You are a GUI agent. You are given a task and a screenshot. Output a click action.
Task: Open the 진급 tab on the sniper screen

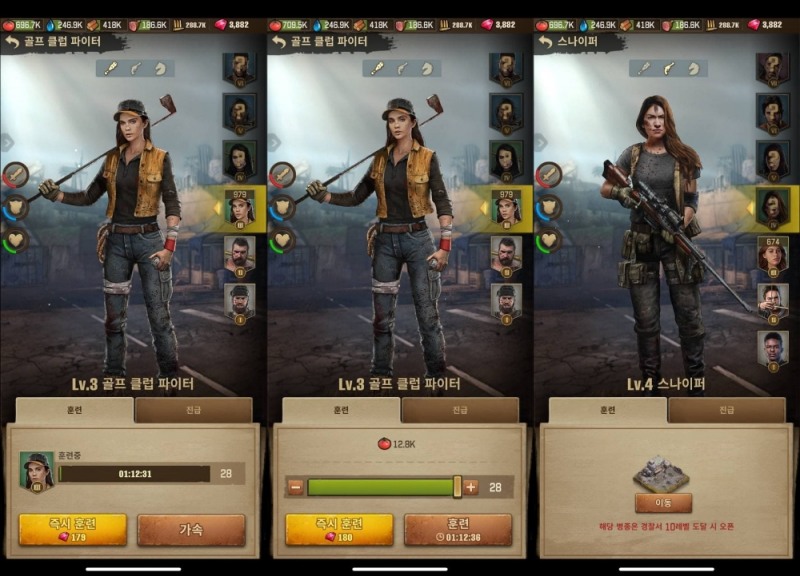(726, 410)
